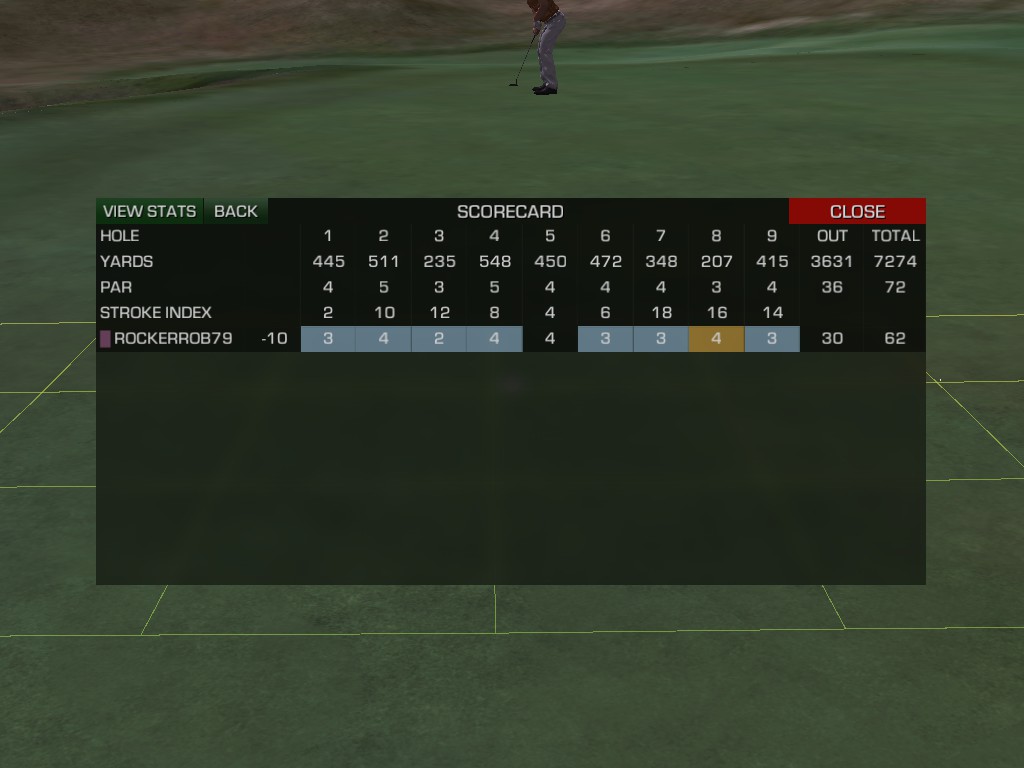Select the RockerRob79 player row
1024x768 pixels.
[x=173, y=339]
